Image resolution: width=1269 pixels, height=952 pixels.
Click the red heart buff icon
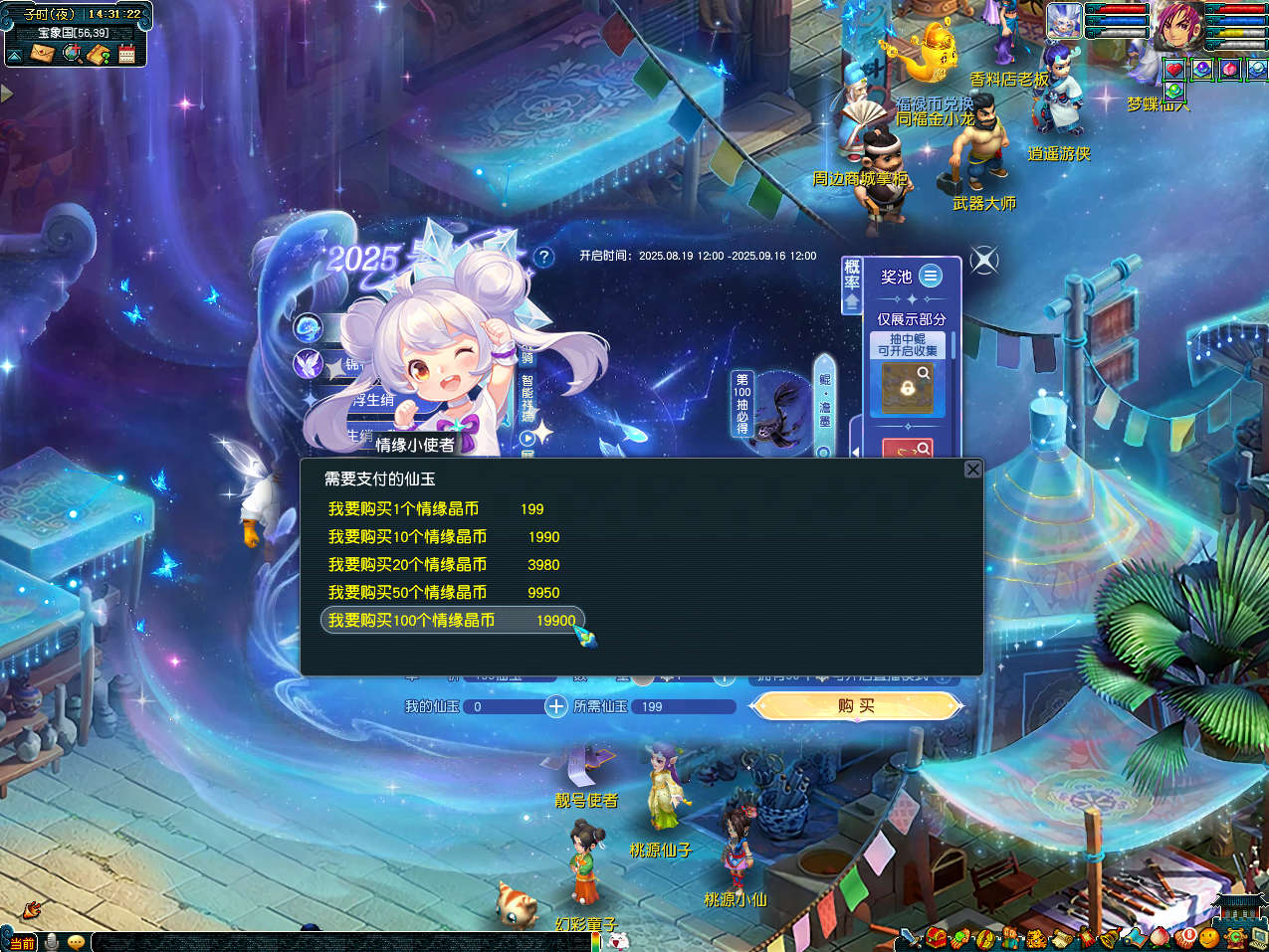pyautogui.click(x=1175, y=70)
